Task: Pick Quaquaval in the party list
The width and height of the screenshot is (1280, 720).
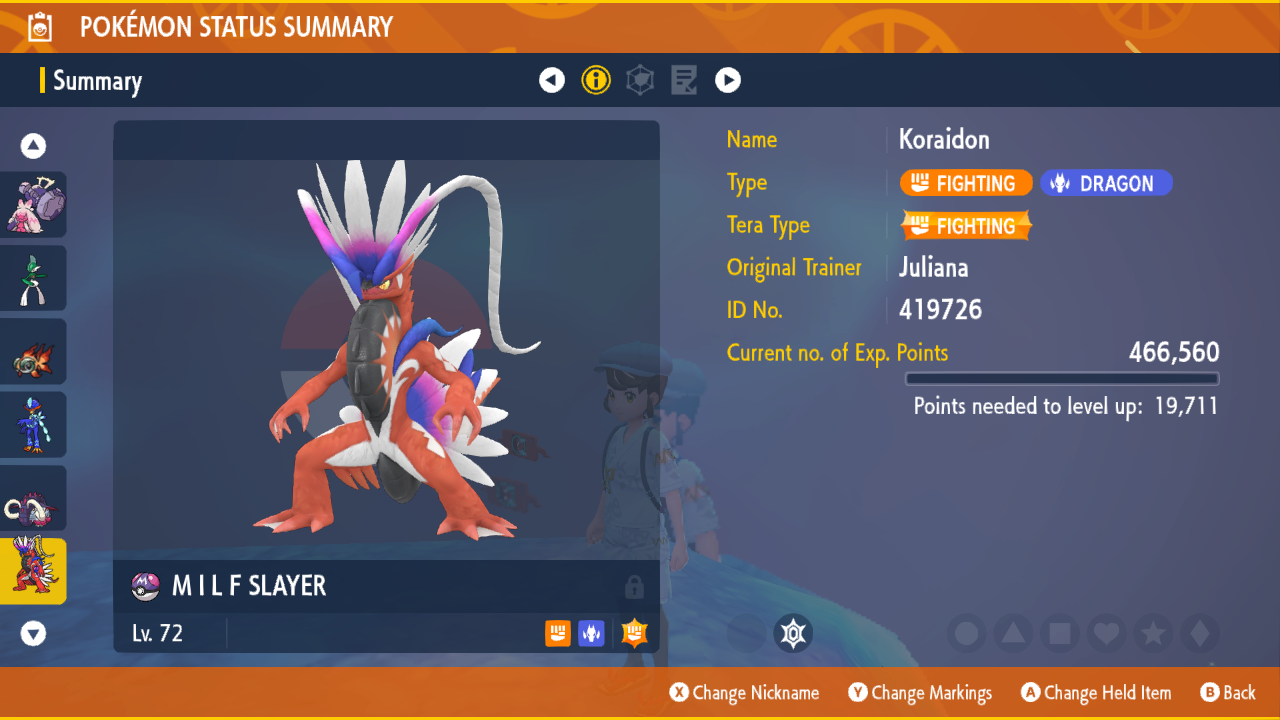Action: [33, 425]
